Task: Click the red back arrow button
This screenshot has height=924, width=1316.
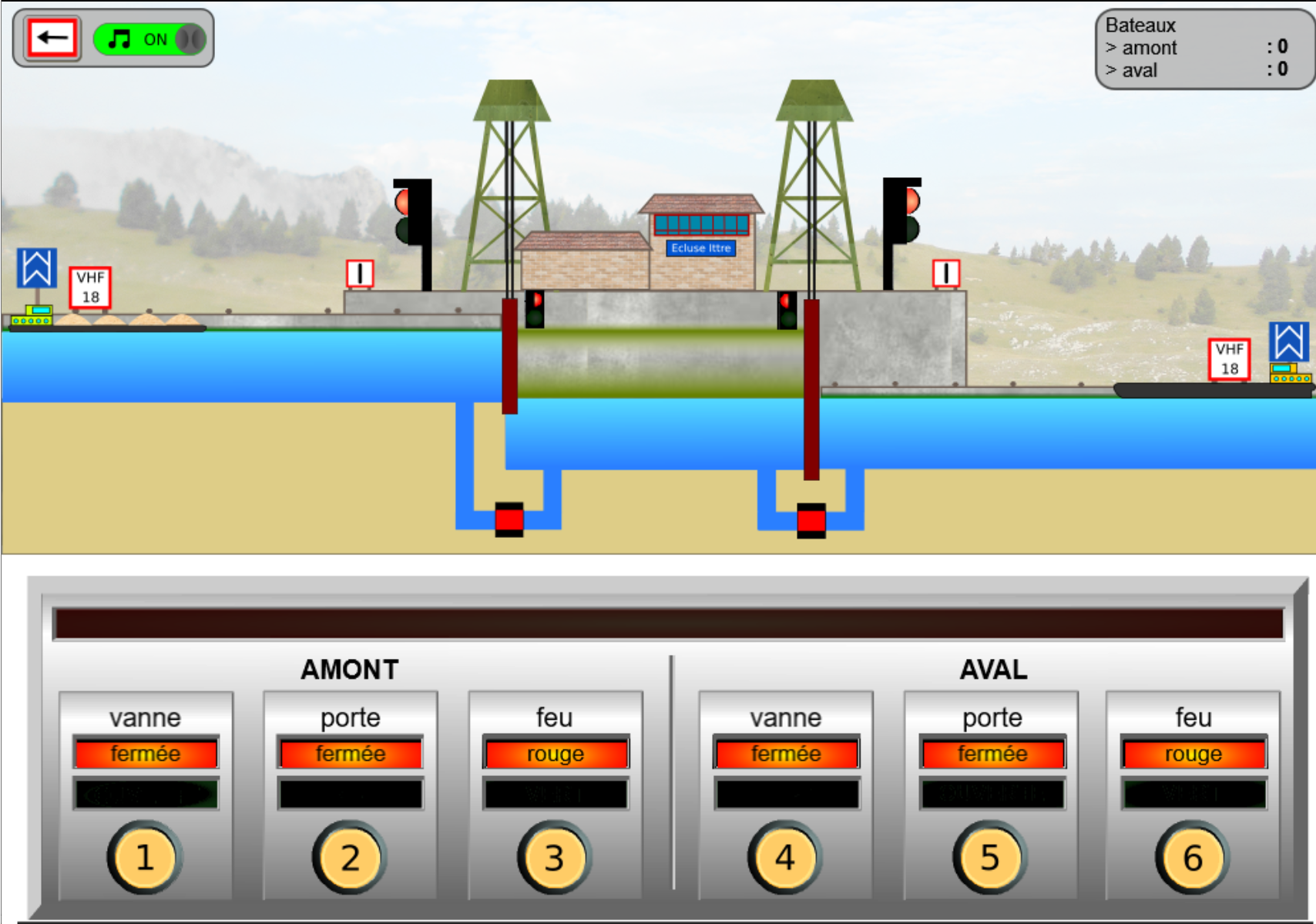Action: coord(52,38)
